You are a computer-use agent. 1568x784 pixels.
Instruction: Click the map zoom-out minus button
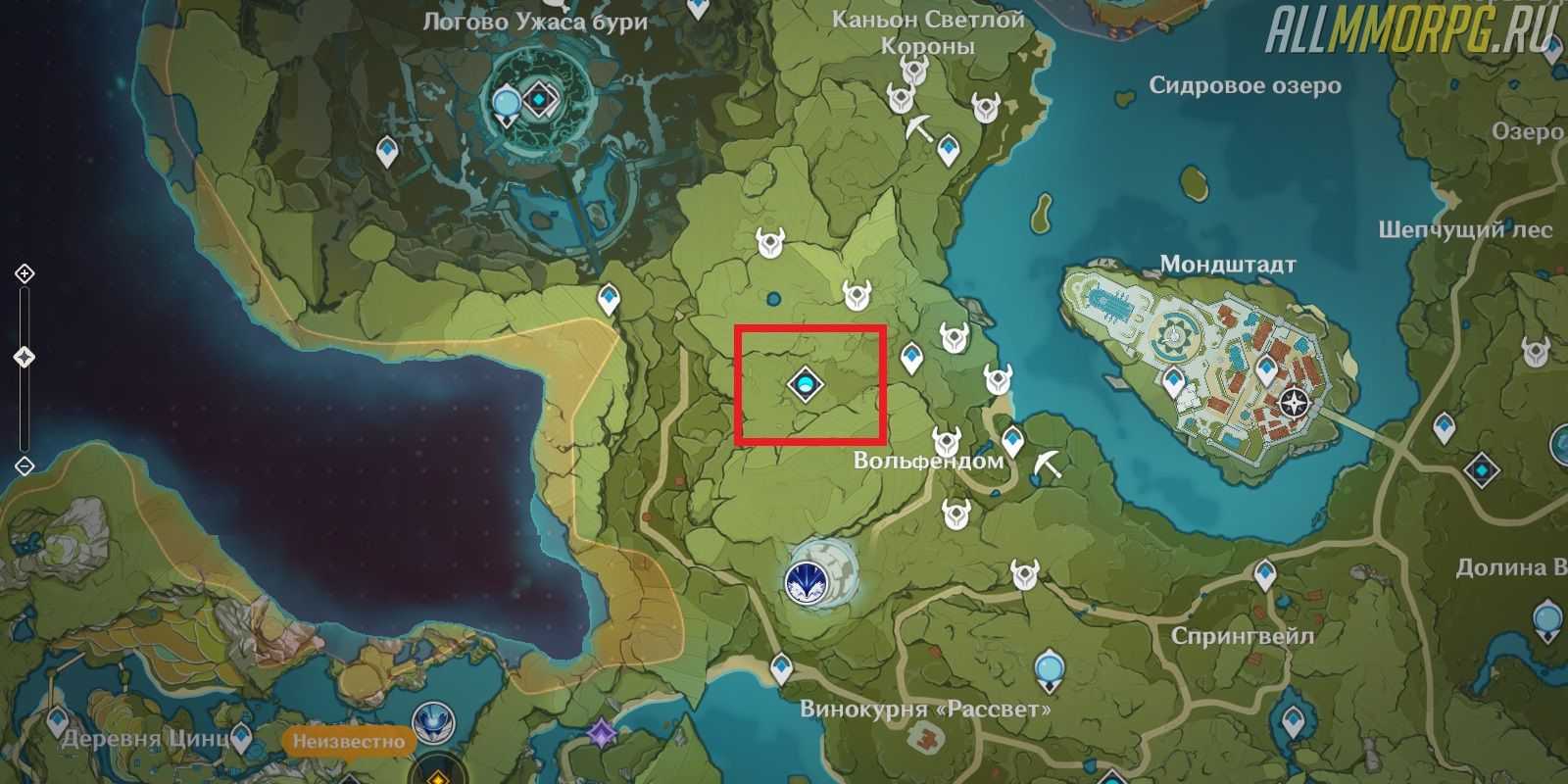tap(24, 465)
